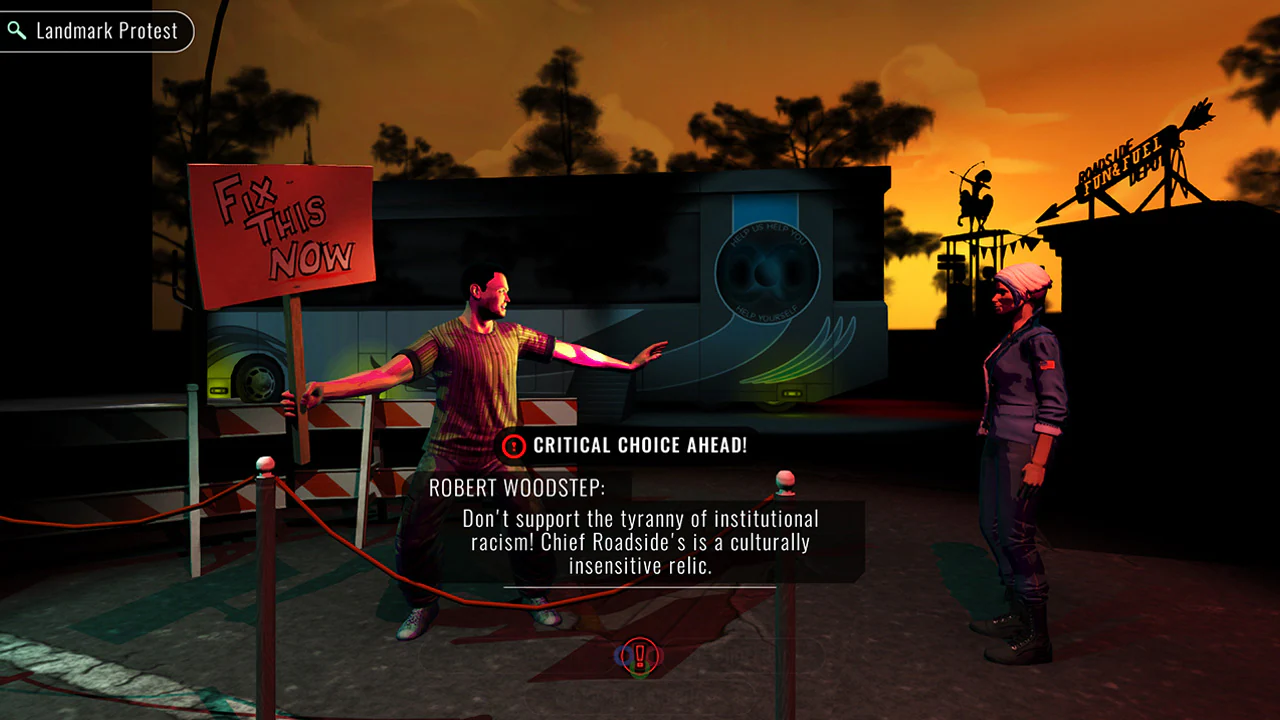1280x720 pixels.
Task: Click the dialogue text about institutional racism
Action: click(x=640, y=543)
